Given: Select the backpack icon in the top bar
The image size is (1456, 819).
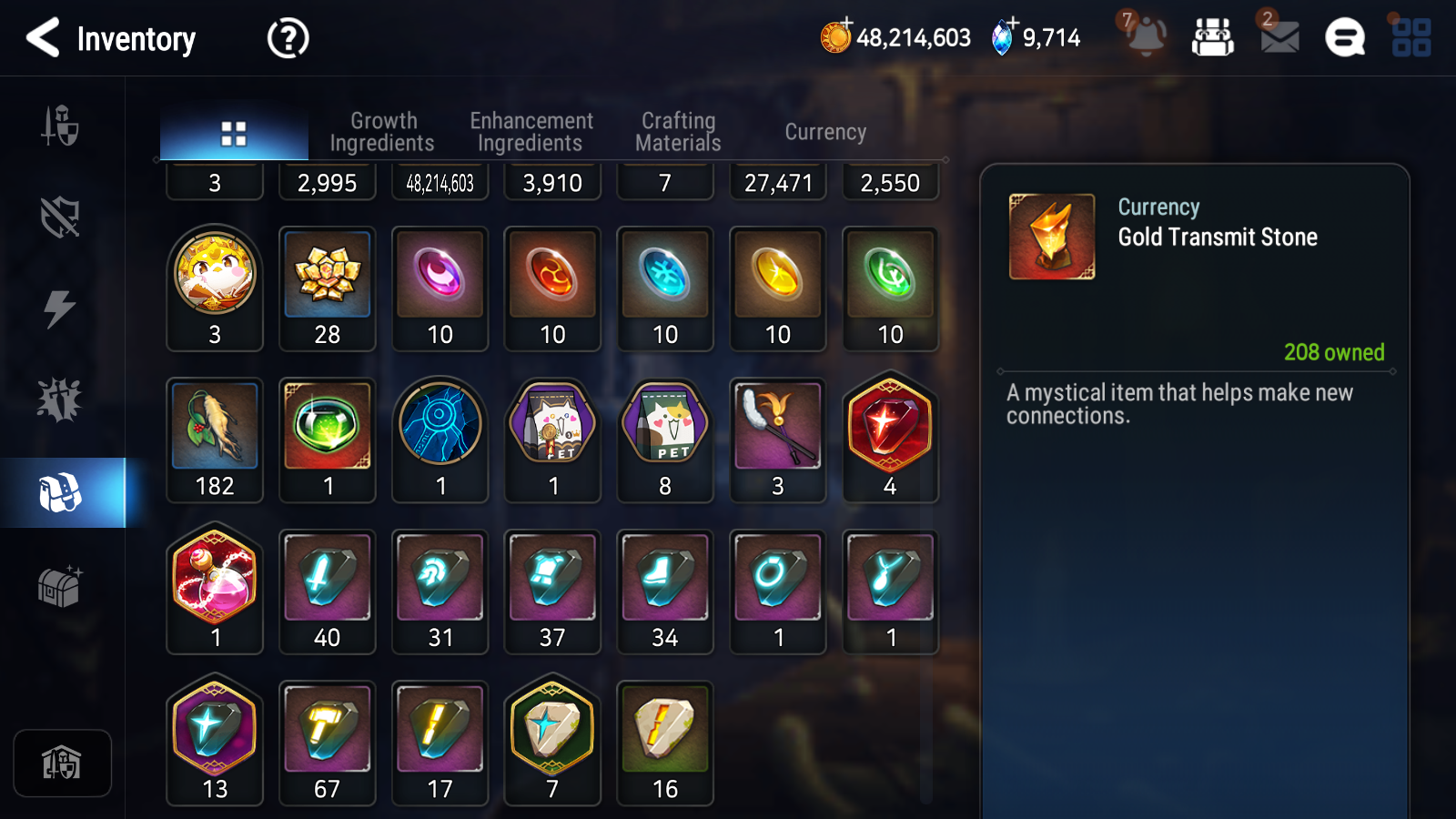Looking at the screenshot, I should [1213, 38].
